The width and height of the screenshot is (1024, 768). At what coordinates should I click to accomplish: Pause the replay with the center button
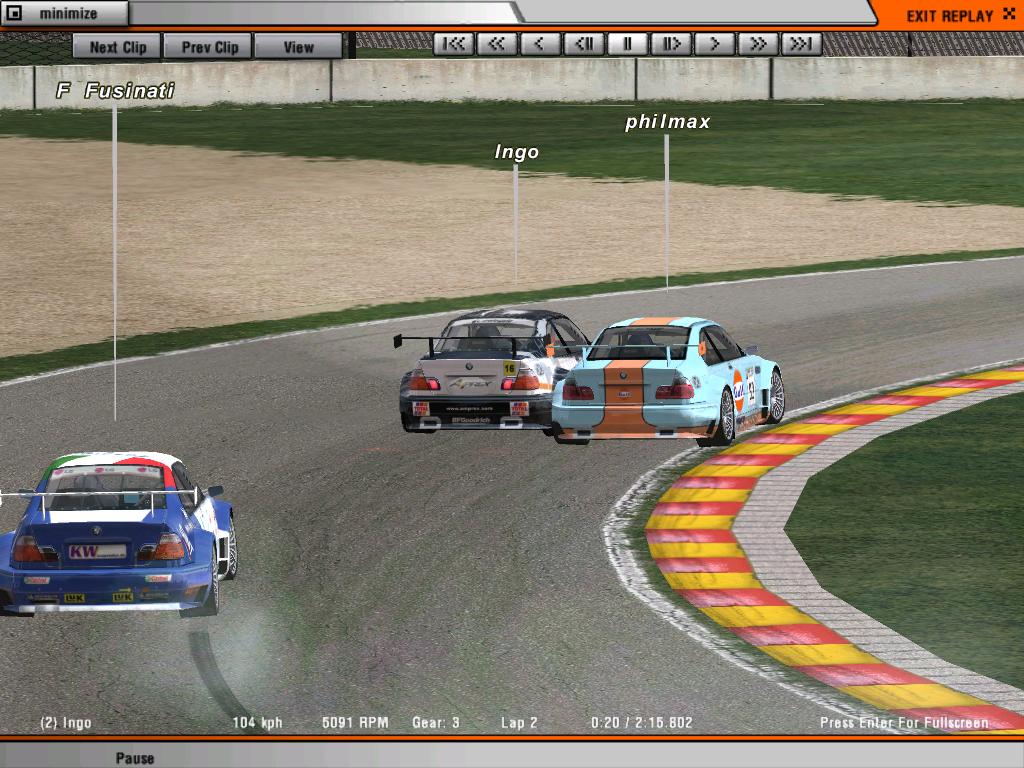tap(628, 44)
